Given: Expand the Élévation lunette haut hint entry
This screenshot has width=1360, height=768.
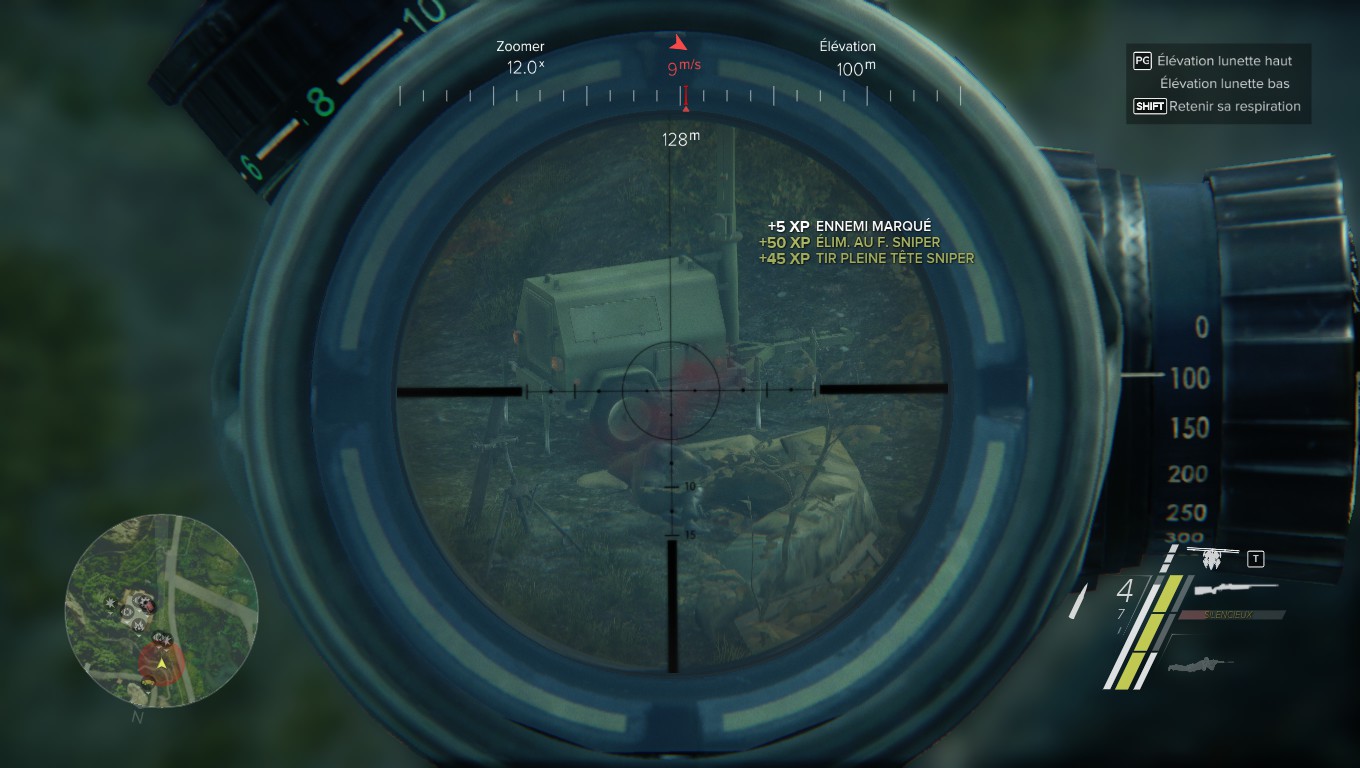Looking at the screenshot, I should pyautogui.click(x=1225, y=60).
